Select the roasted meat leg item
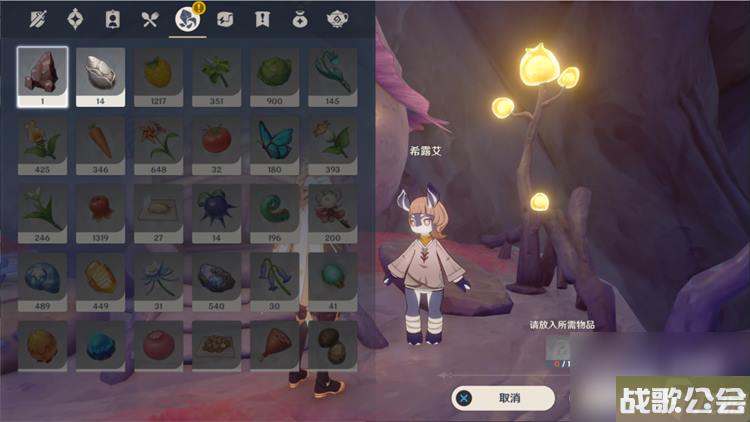The height and width of the screenshot is (422, 750). pos(275,345)
